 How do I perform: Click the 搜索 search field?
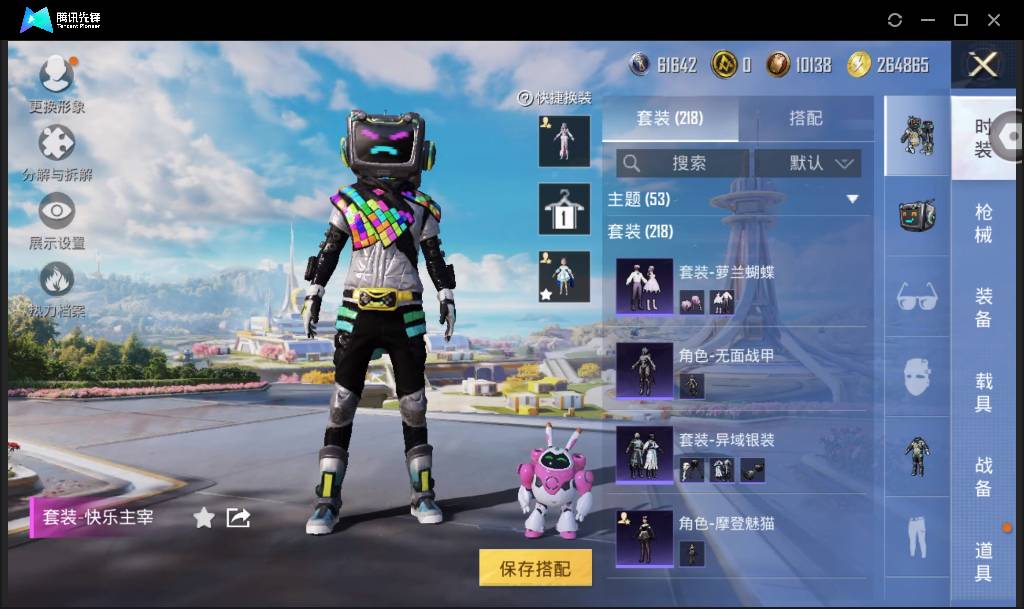[x=683, y=163]
